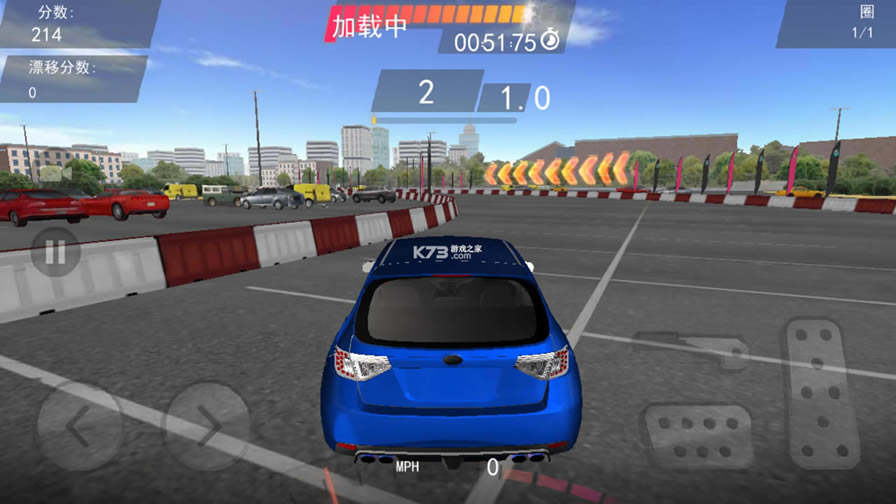Steer left with the left arrow
896x504 pixels.
click(x=80, y=426)
